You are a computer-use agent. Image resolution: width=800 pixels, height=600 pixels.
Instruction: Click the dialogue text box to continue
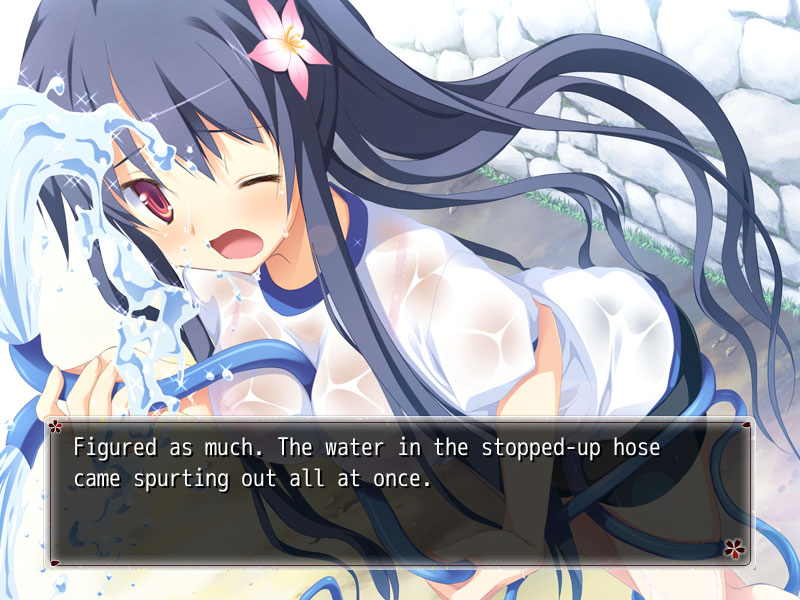[x=400, y=492]
